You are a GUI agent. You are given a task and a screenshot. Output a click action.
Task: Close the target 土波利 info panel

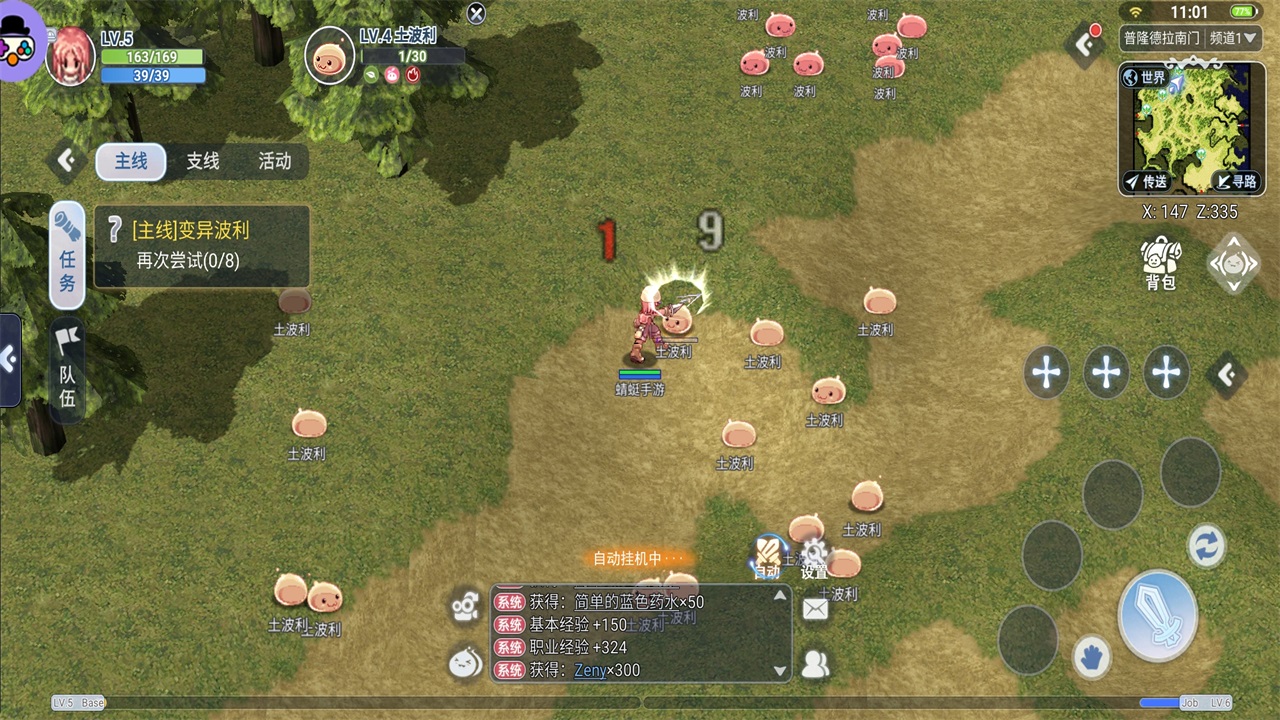tap(477, 13)
